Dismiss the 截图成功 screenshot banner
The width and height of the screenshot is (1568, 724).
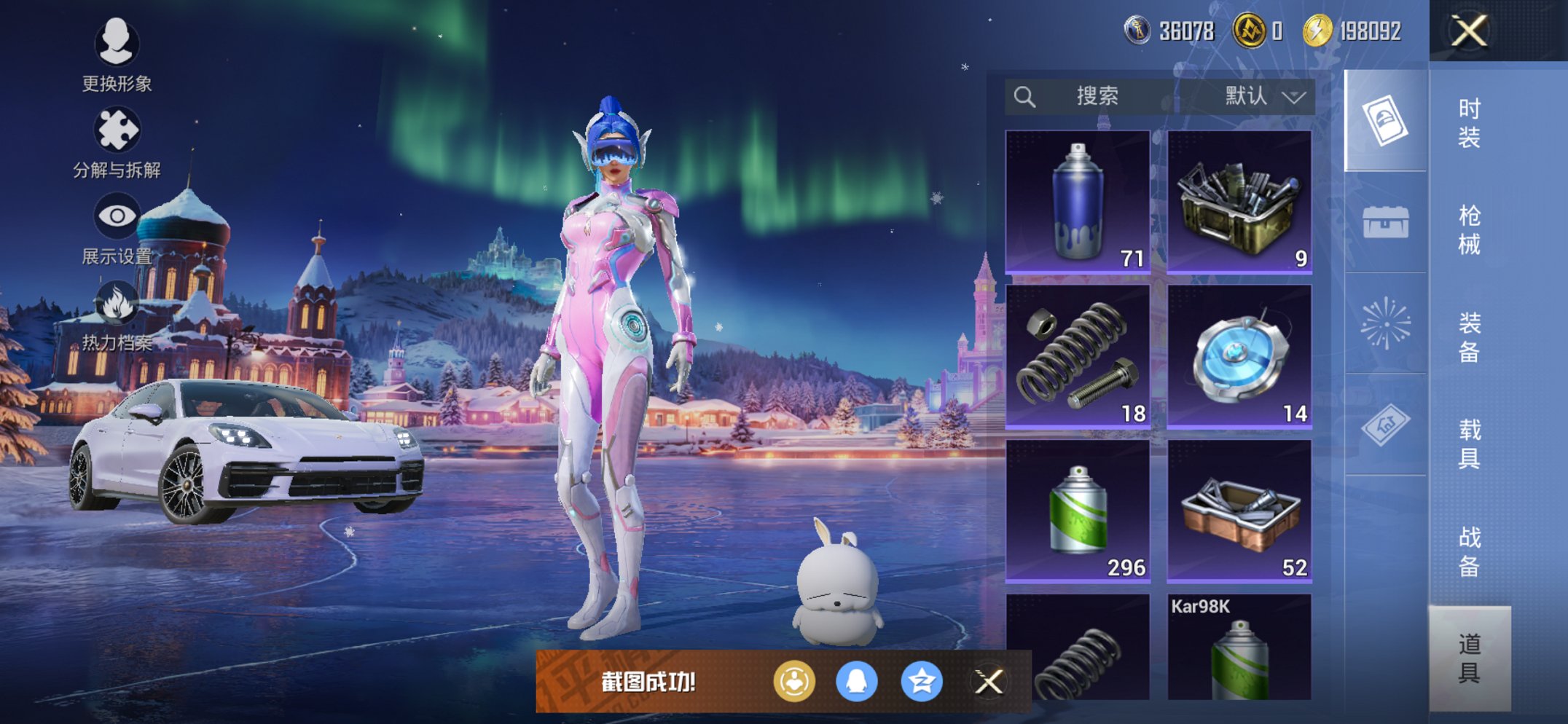pyautogui.click(x=989, y=682)
